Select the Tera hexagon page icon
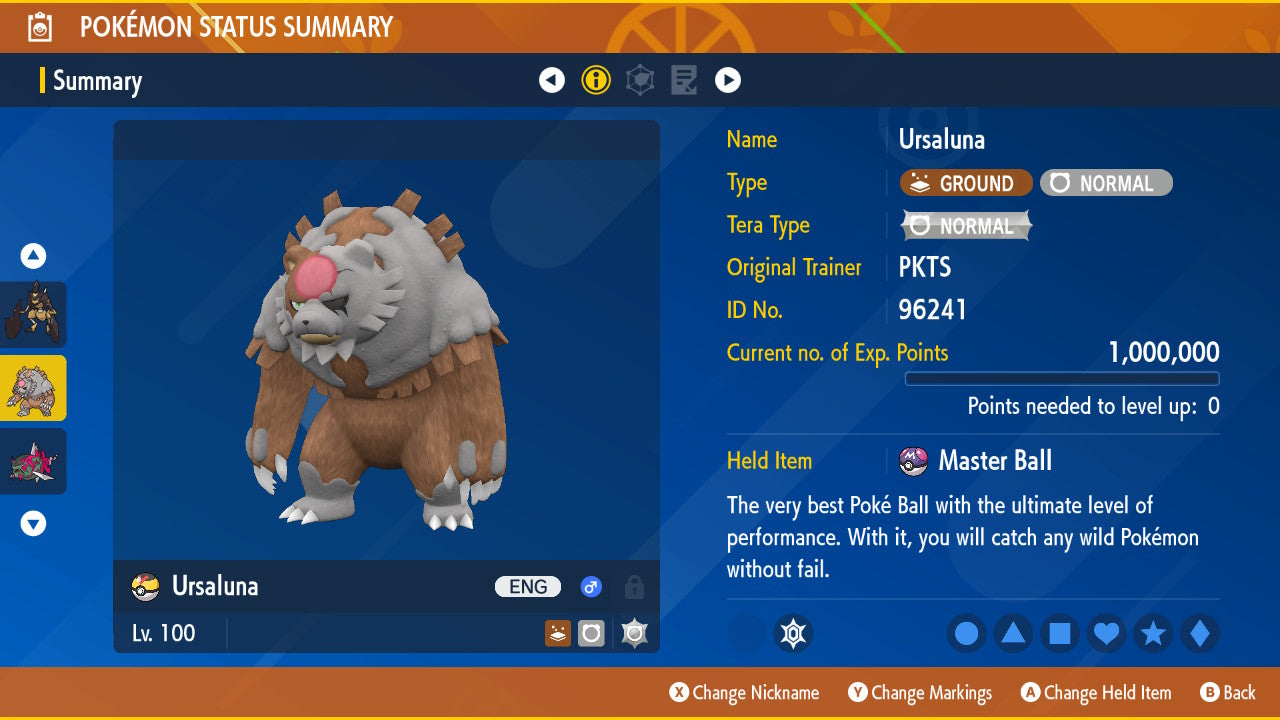The width and height of the screenshot is (1280, 720). (x=639, y=79)
